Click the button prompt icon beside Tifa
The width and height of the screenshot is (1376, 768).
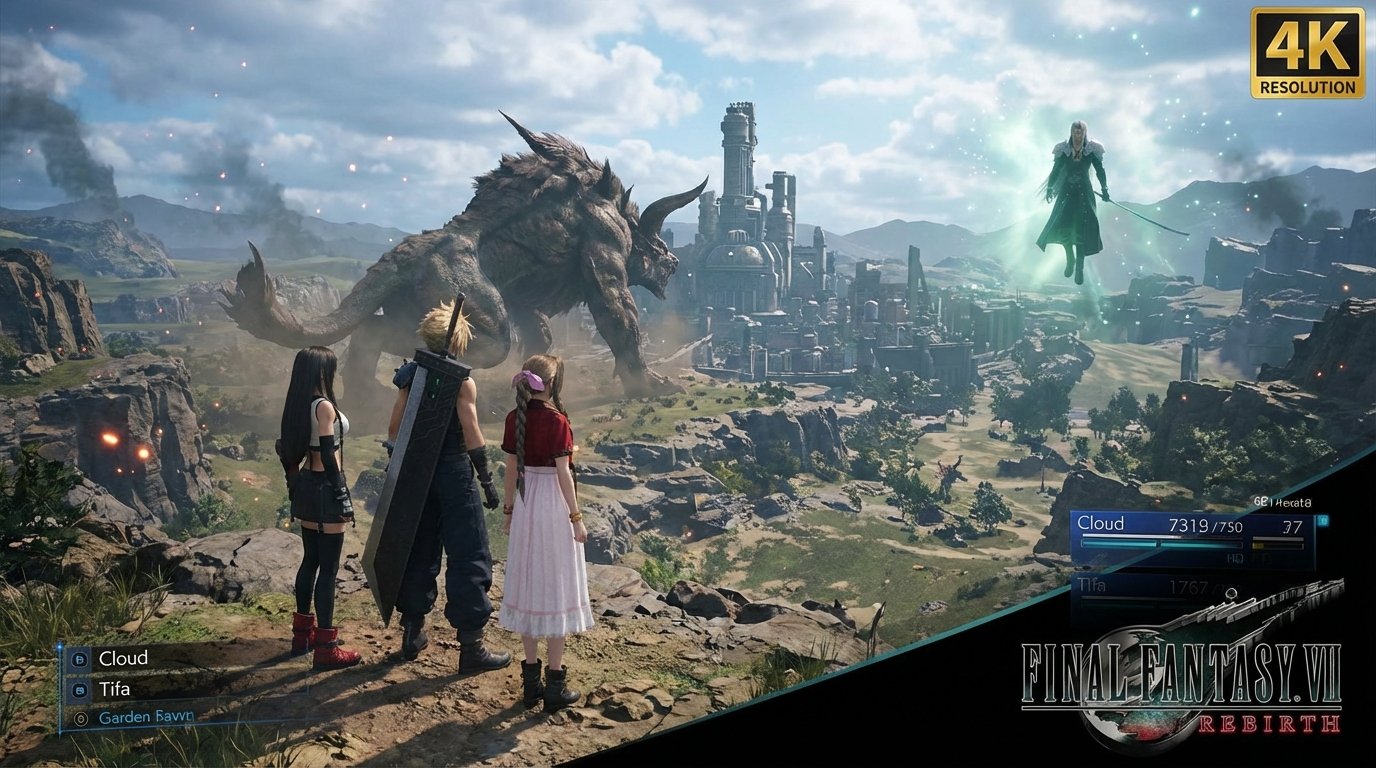[79, 690]
